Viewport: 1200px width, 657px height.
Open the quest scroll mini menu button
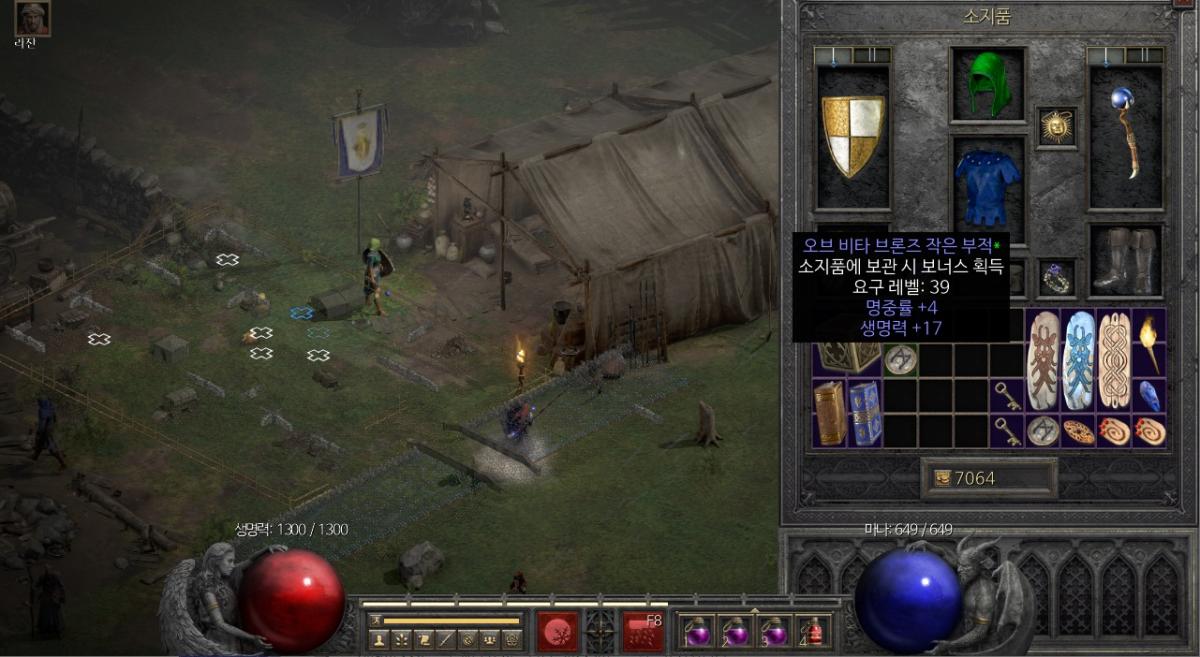point(424,638)
